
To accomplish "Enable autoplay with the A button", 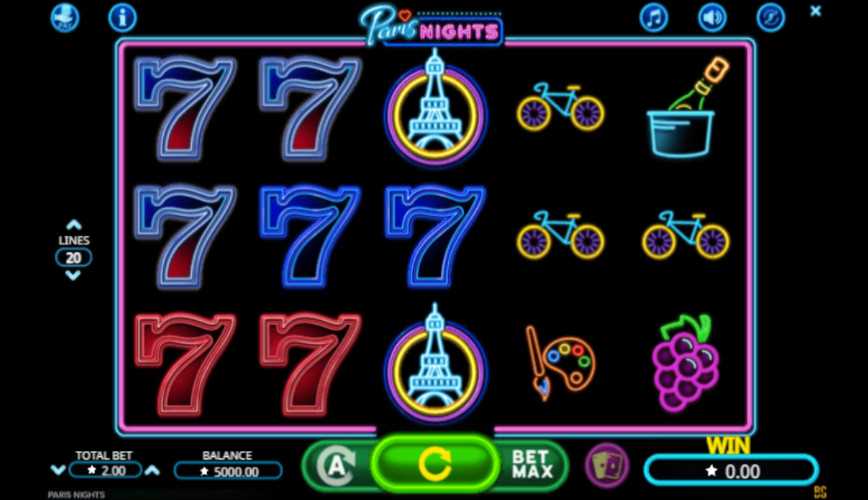I will pos(337,465).
